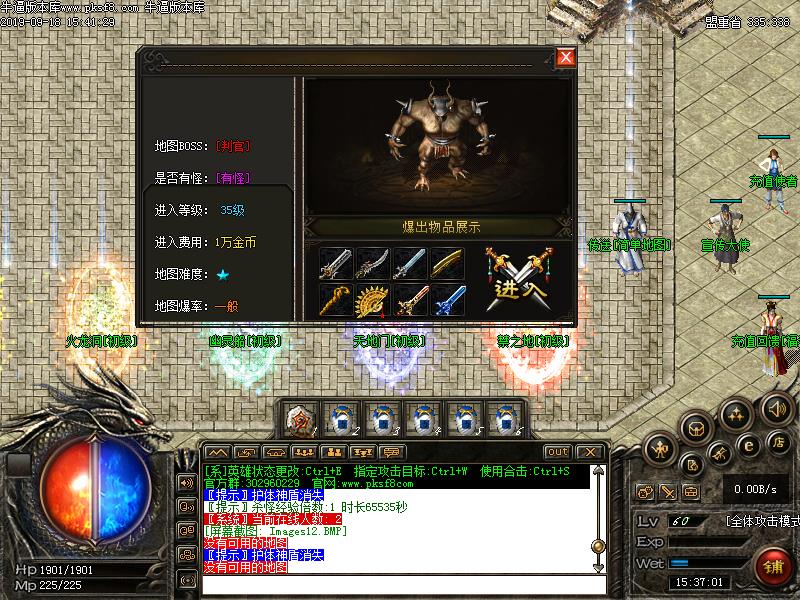Image resolution: width=800 pixels, height=600 pixels.
Task: Click the chat window 'out' button
Action: (557, 452)
